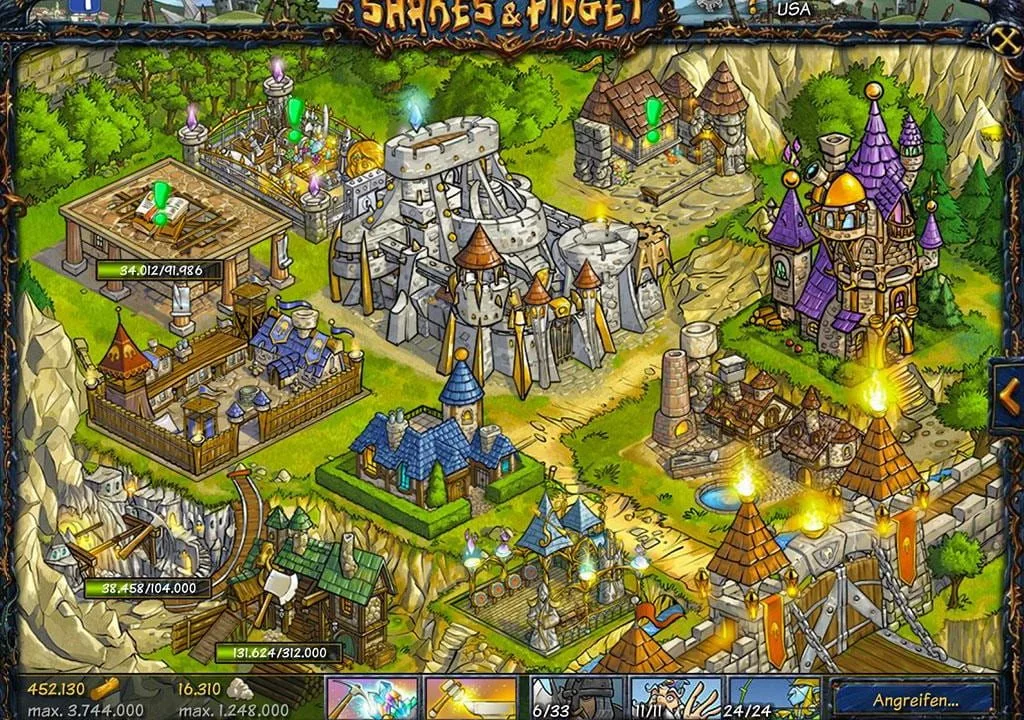Open the Facebook link icon
The height and width of the screenshot is (720, 1024).
point(79,6)
